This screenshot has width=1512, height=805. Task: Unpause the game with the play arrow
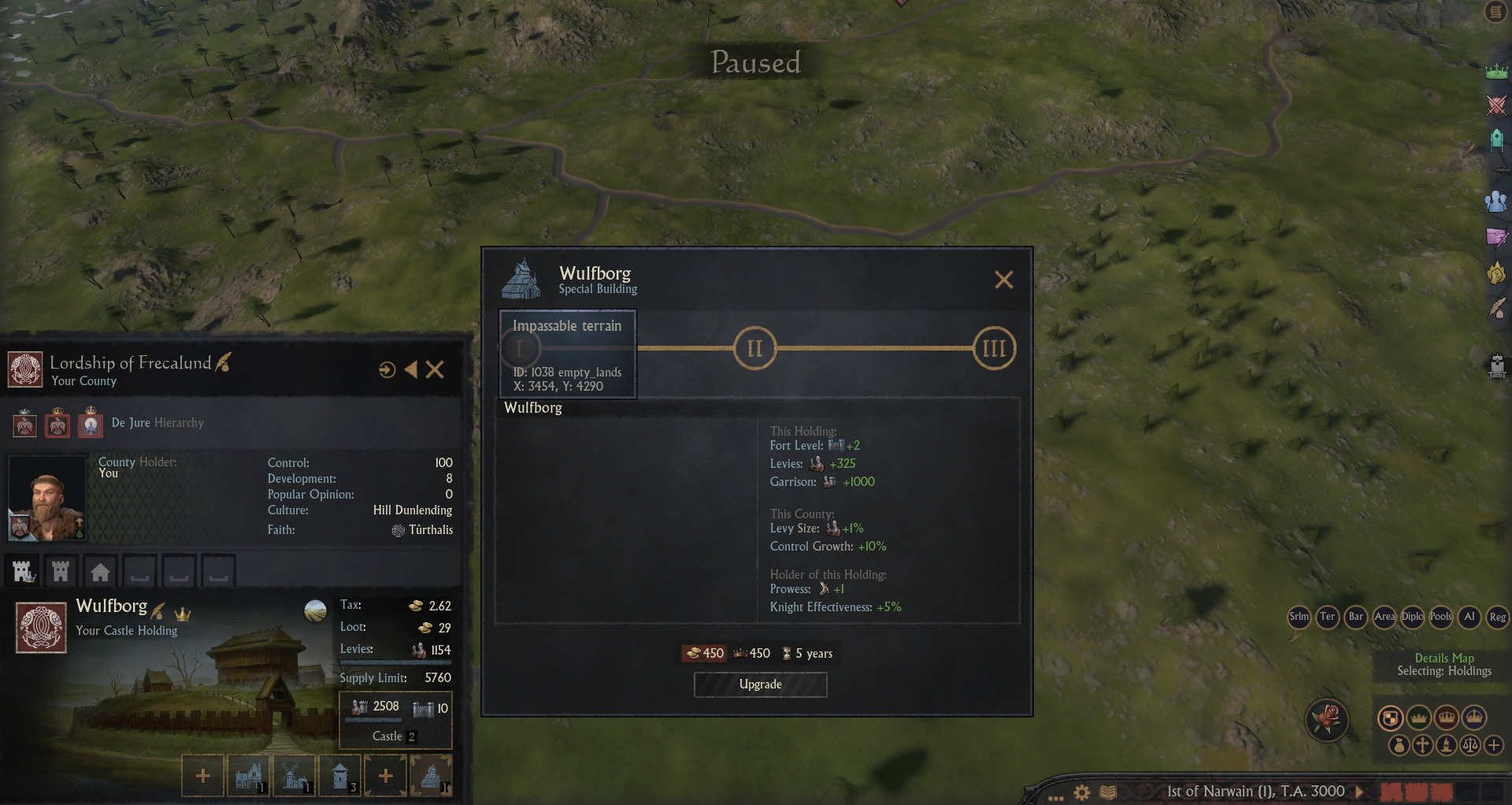(1359, 791)
